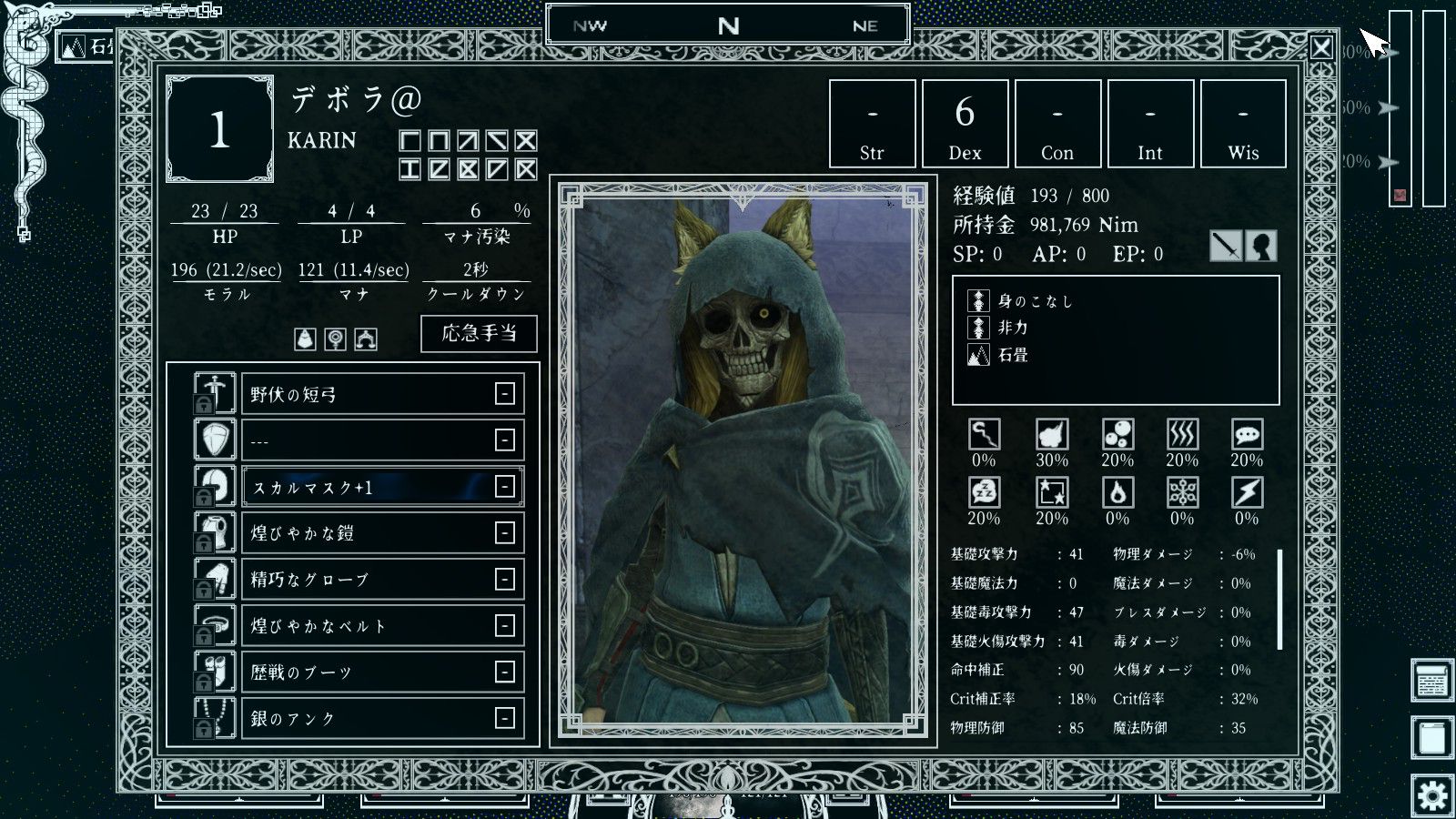Viewport: 1456px width, 819px height.
Task: Select the 精巧なグローブ gloves slot
Action: tap(382, 580)
